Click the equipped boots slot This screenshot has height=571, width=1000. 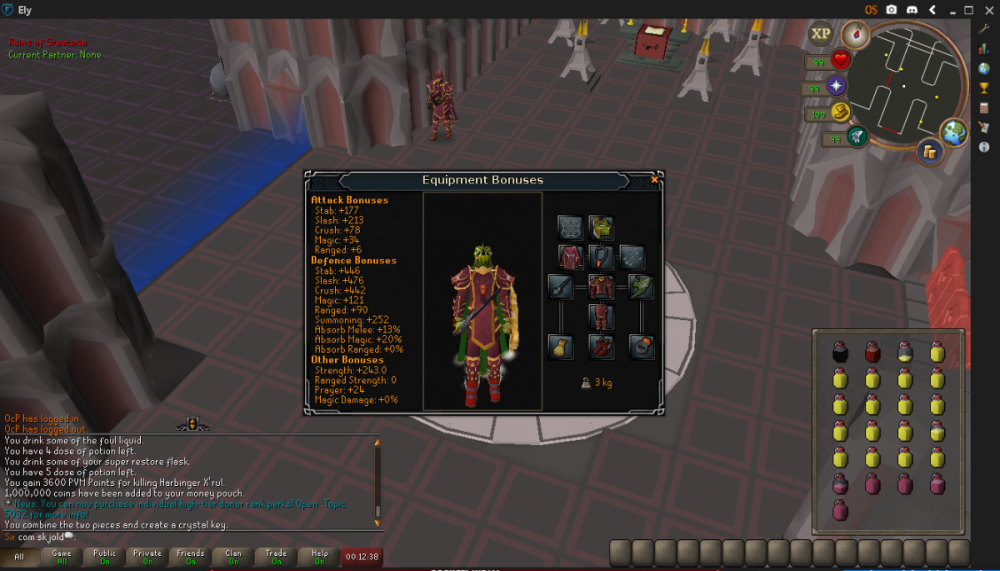point(601,347)
